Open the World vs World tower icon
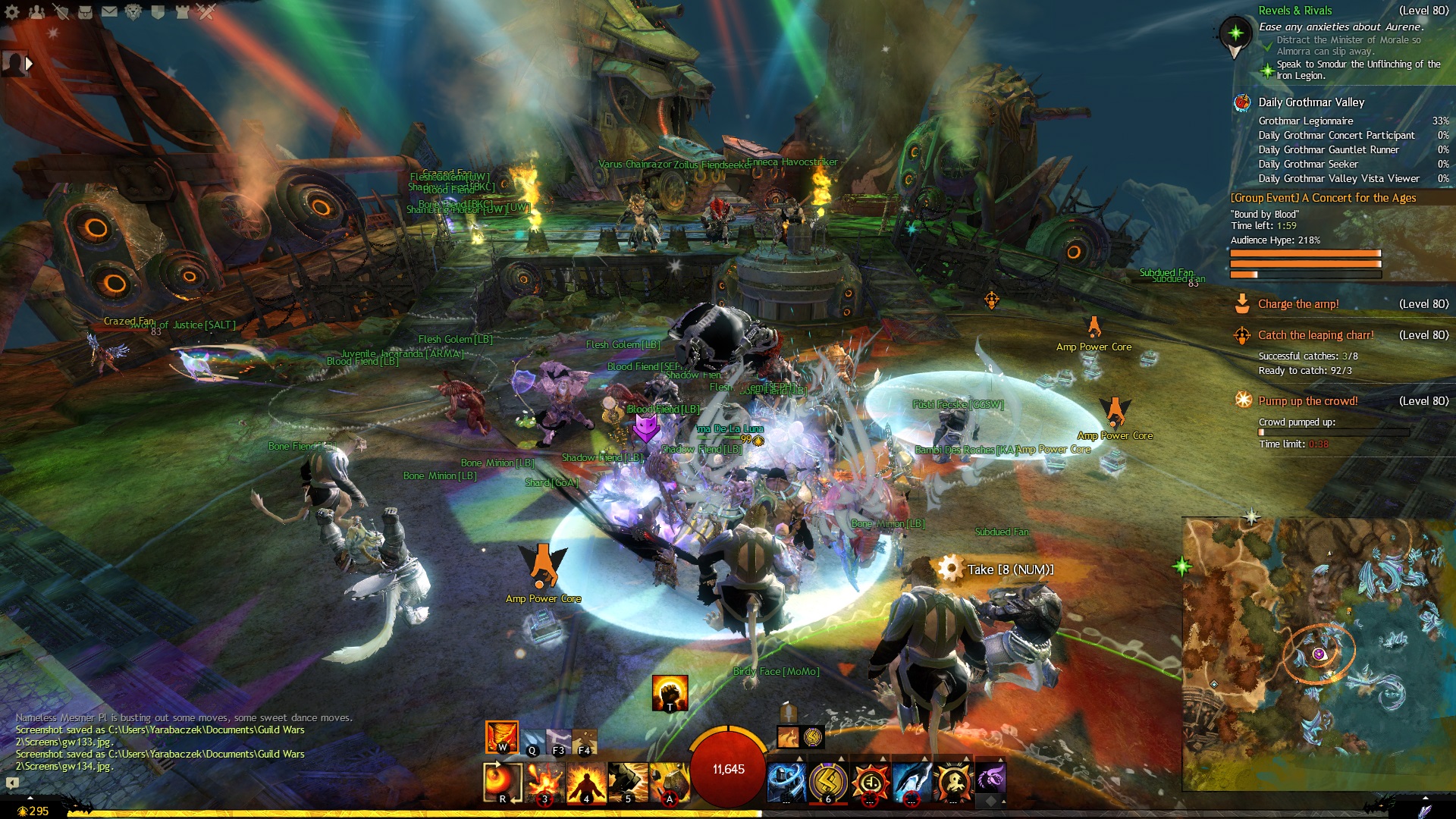This screenshot has height=819, width=1456. 182,11
